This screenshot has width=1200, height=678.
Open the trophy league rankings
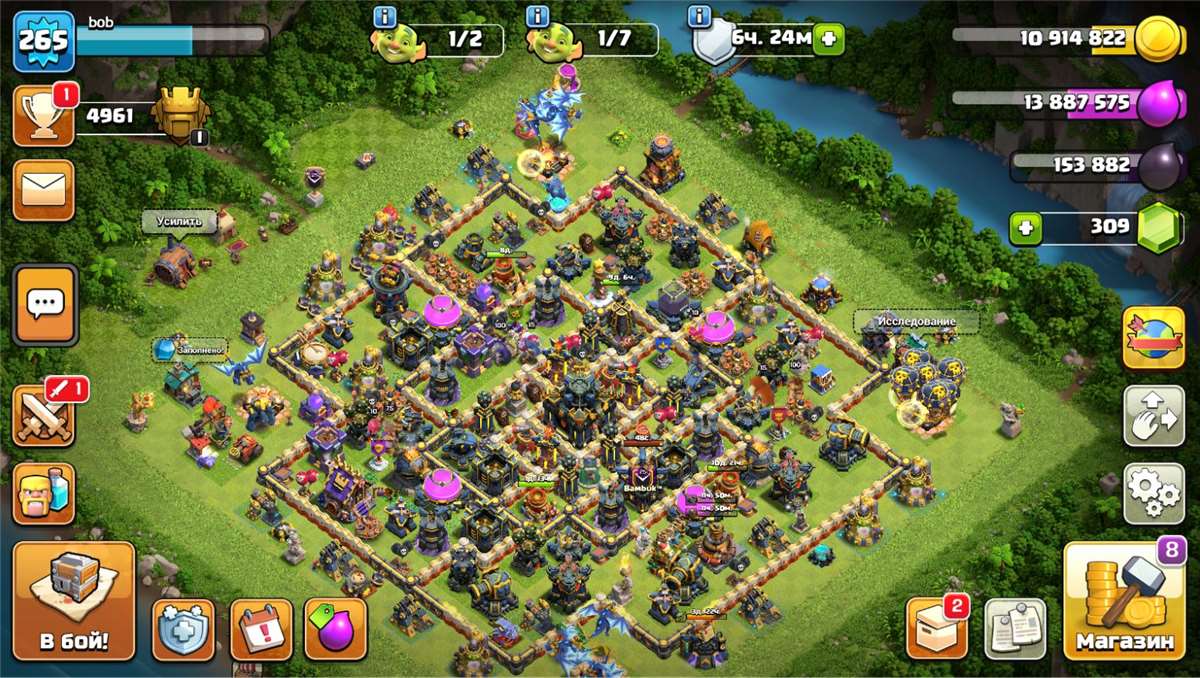43,116
